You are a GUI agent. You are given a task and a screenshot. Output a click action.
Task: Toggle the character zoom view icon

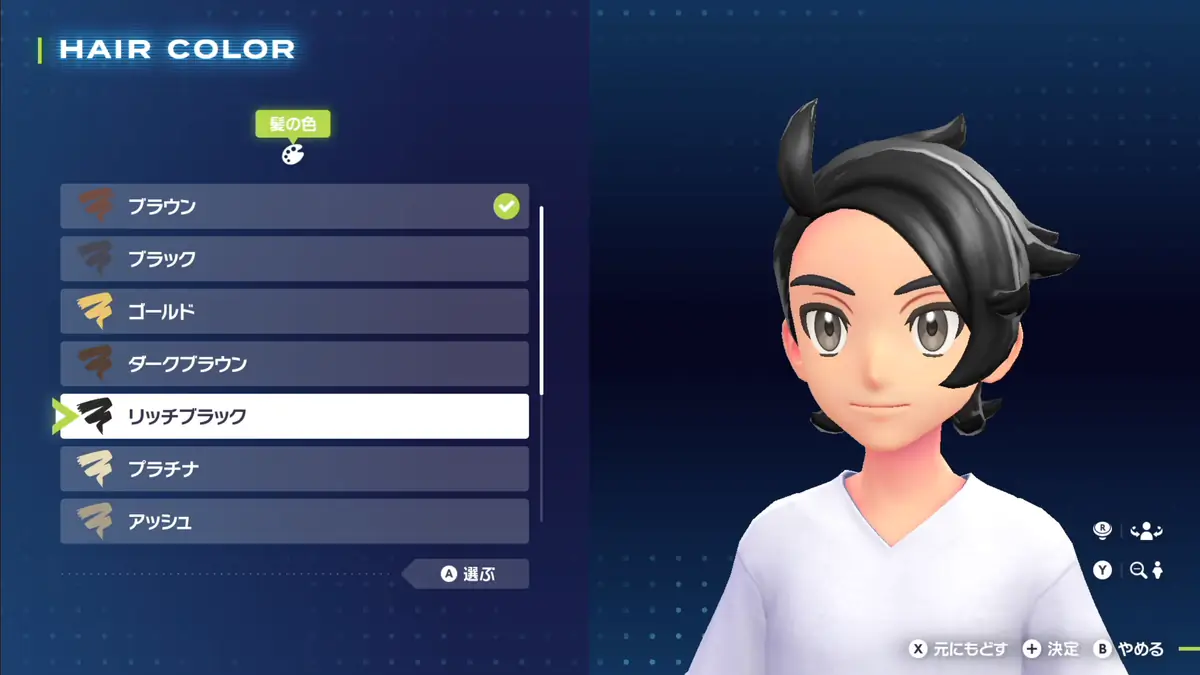[x=1146, y=570]
